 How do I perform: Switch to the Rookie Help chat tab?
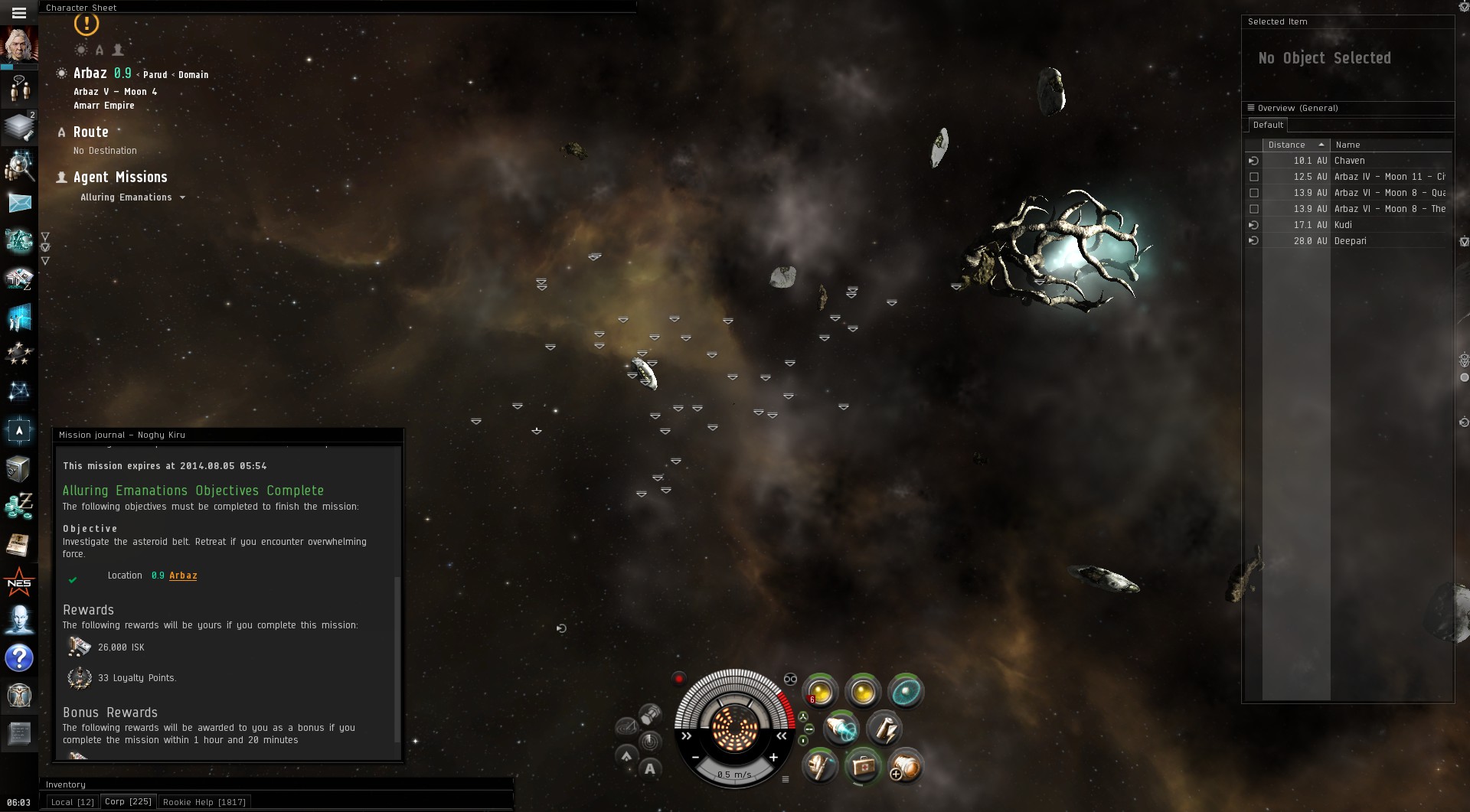(204, 802)
